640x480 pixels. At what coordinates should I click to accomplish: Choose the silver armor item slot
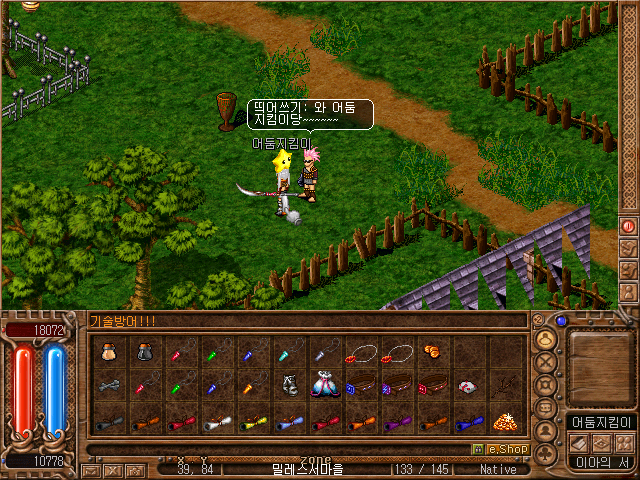click(287, 387)
